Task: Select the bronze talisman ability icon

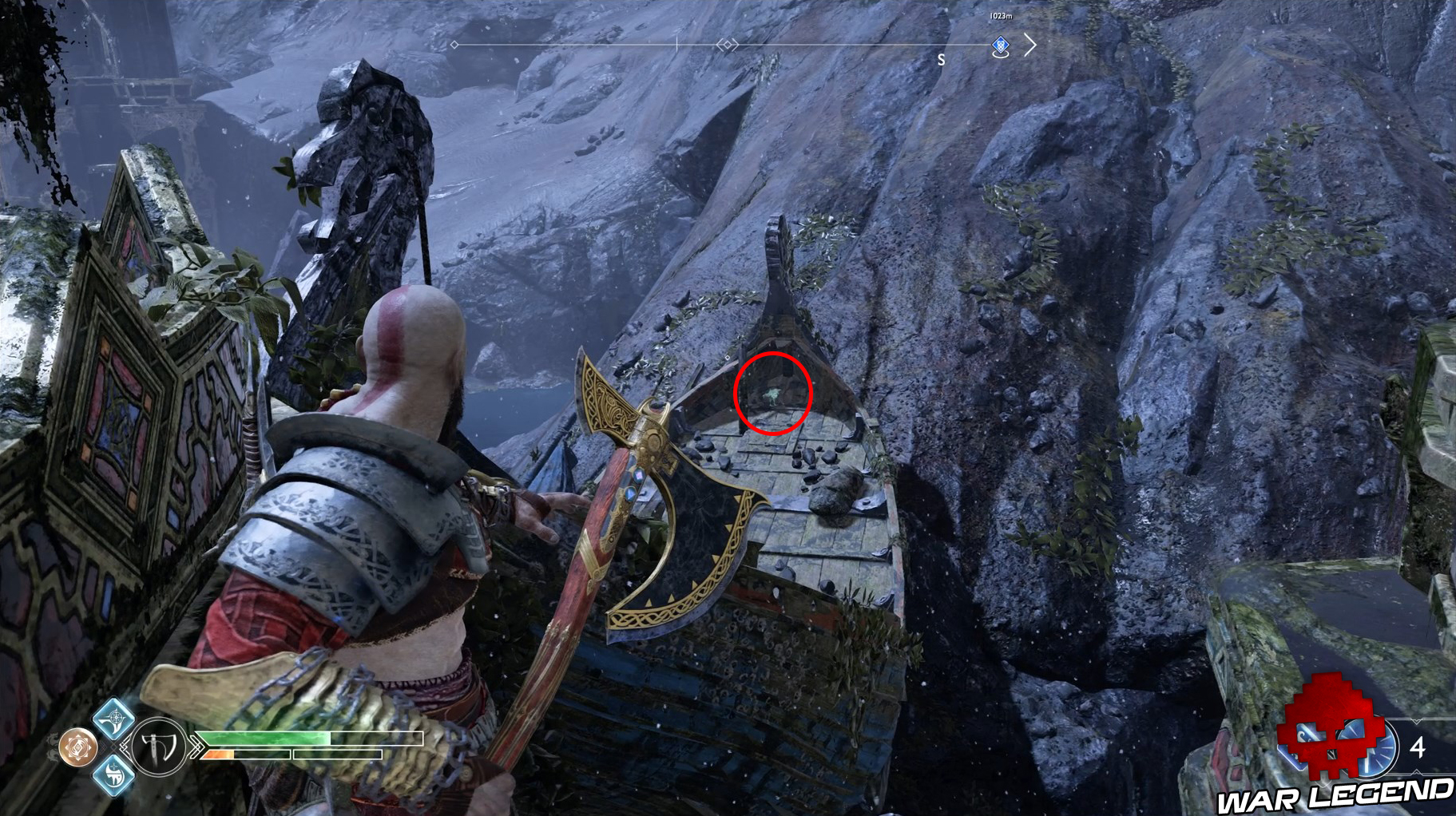Action: [77, 747]
